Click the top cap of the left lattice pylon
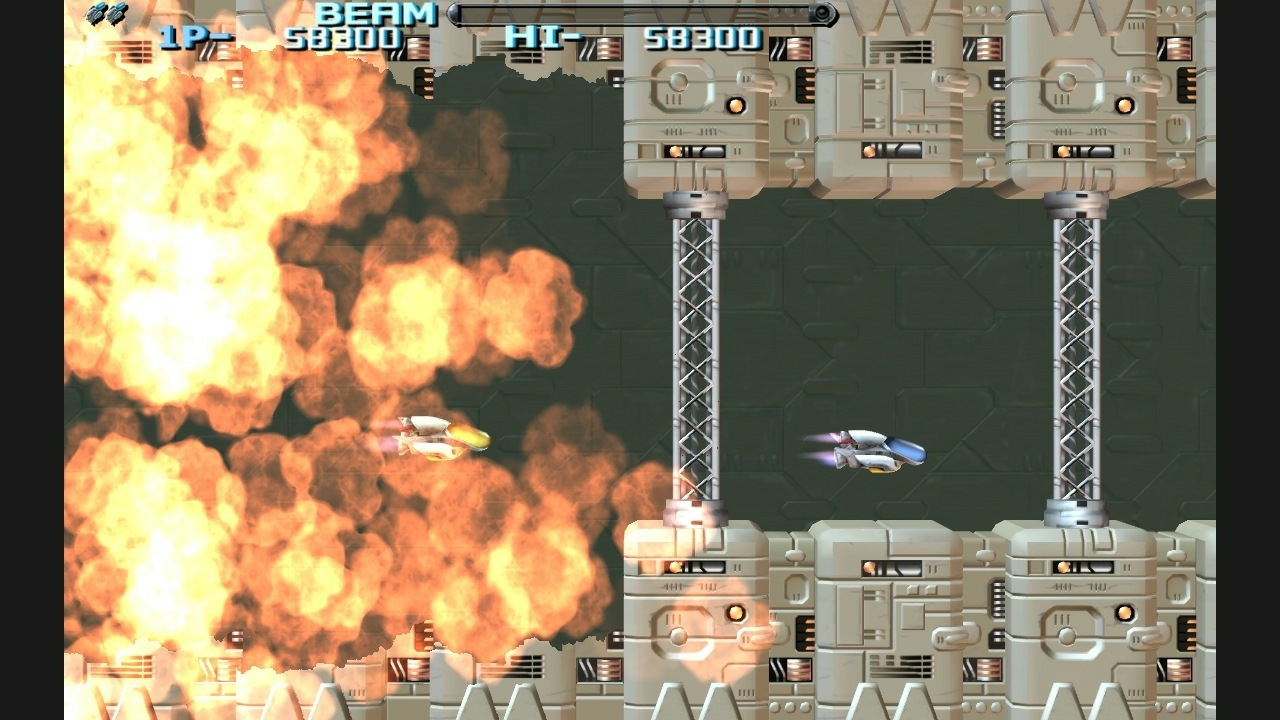The width and height of the screenshot is (1280, 720). tap(690, 204)
